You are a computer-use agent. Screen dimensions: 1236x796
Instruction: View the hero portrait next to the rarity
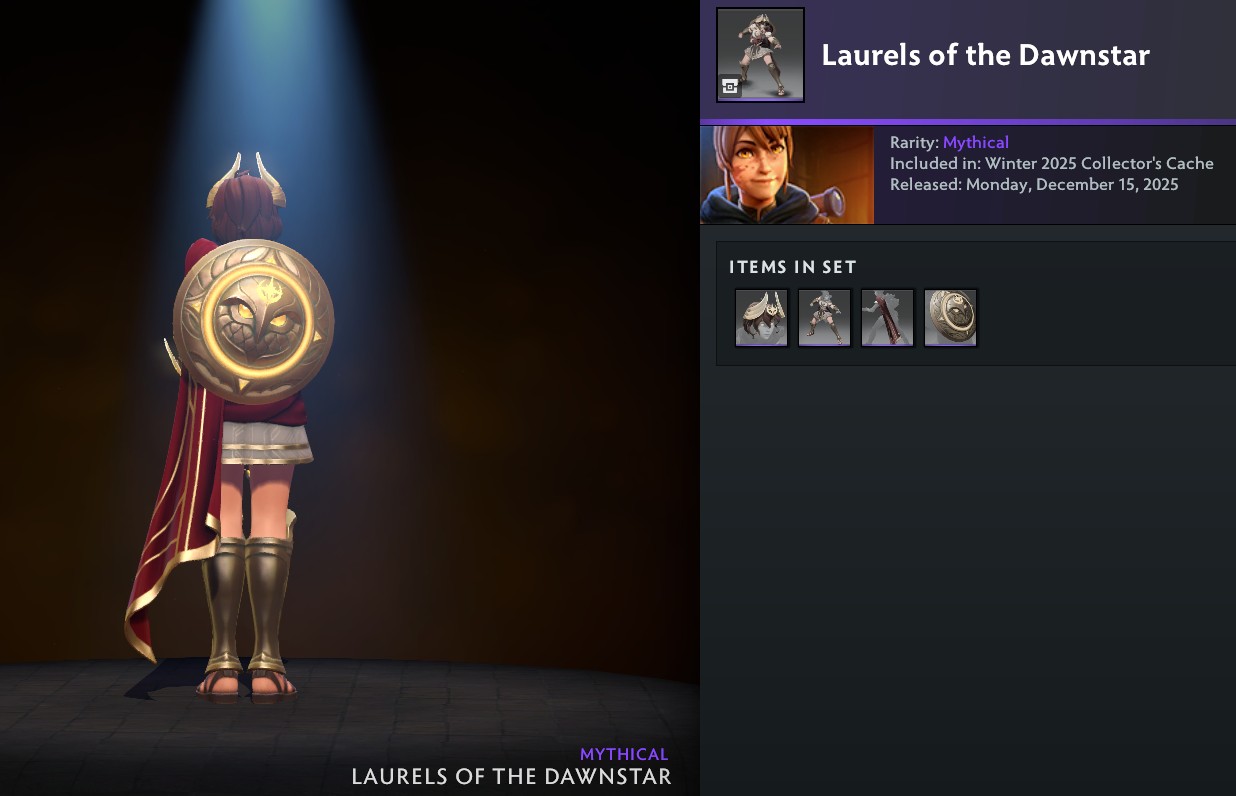click(x=787, y=175)
